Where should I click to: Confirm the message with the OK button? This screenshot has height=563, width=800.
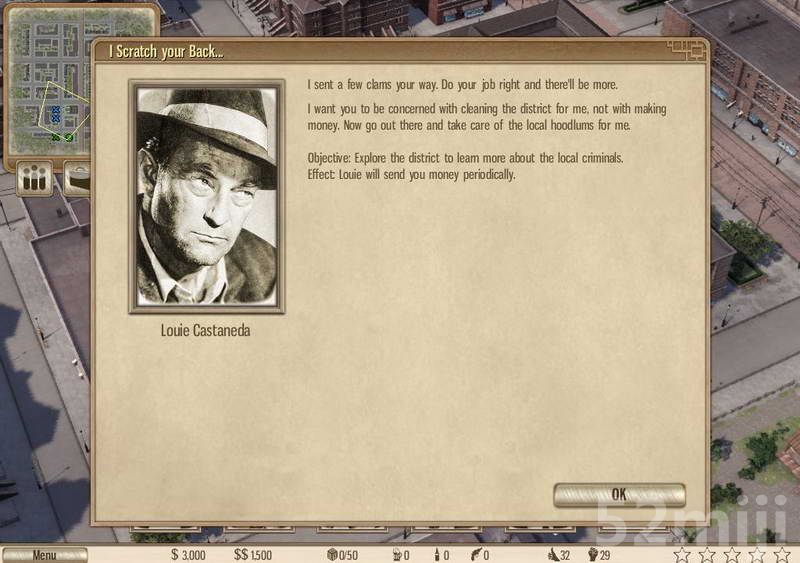[619, 495]
